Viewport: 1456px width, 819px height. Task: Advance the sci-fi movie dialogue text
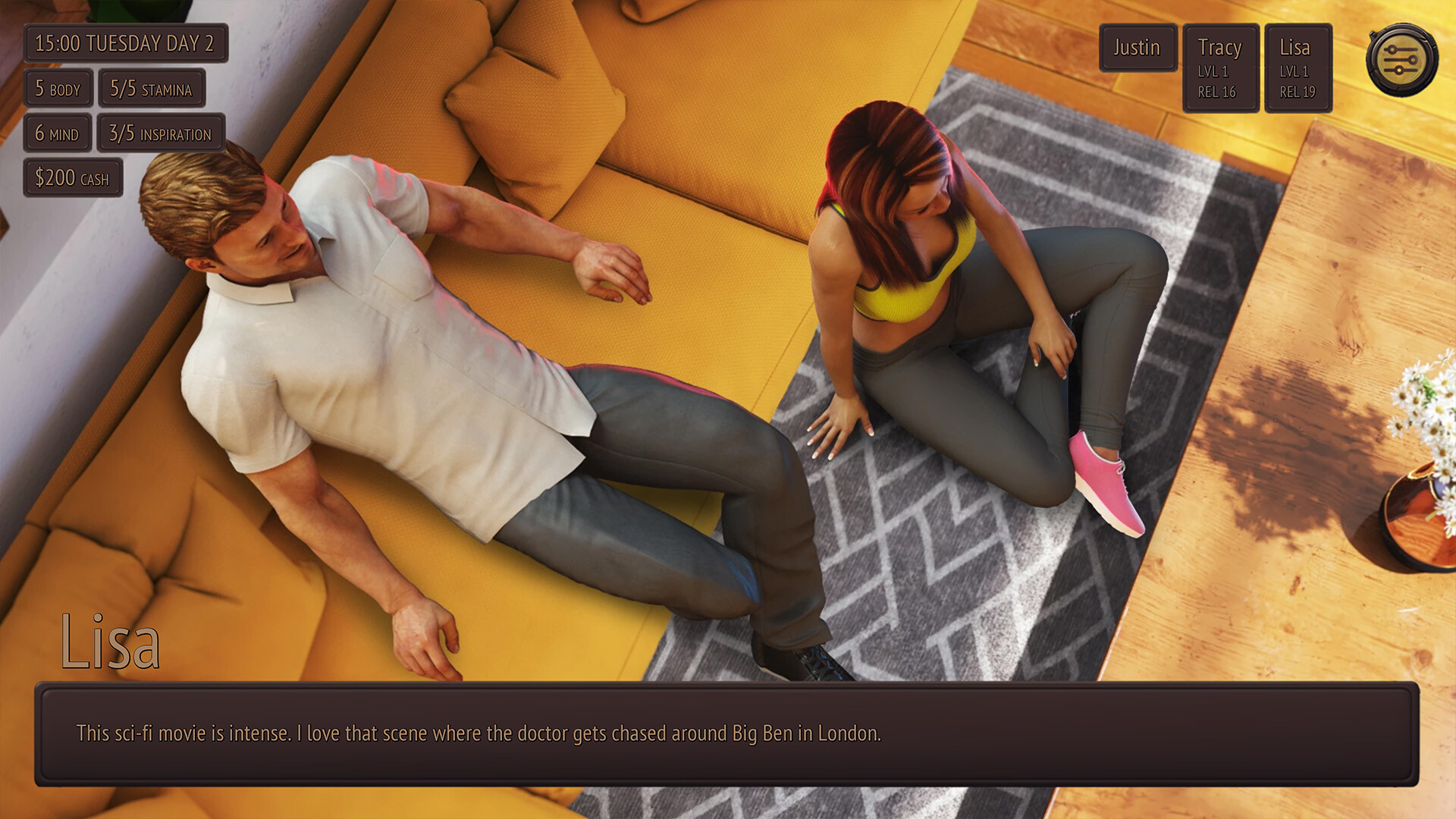[x=728, y=733]
